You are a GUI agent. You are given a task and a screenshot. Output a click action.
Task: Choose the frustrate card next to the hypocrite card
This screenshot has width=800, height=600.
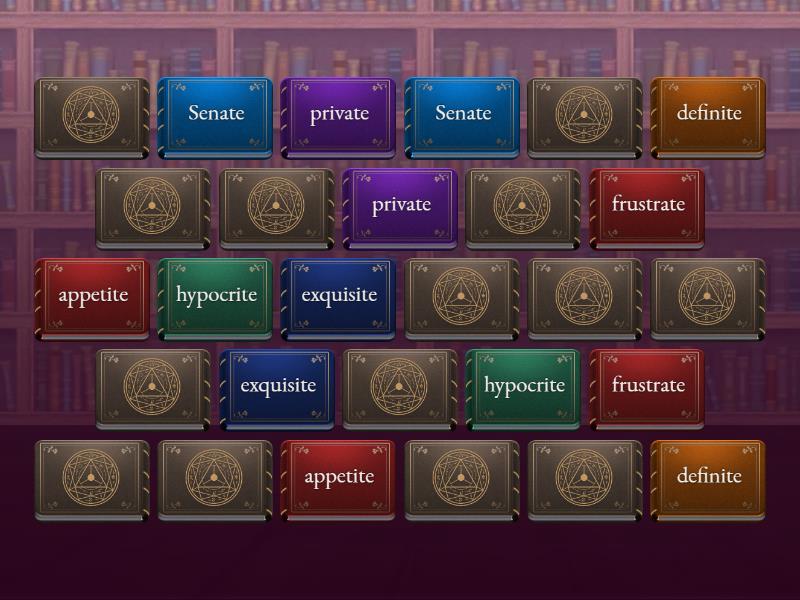647,386
